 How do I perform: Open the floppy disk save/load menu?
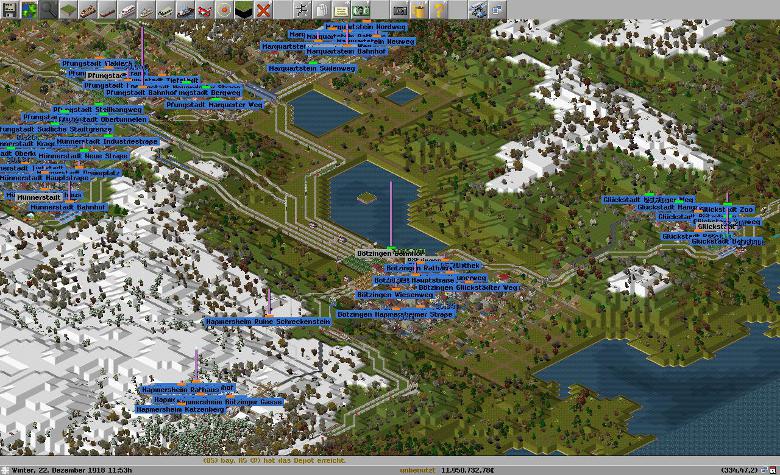click(x=9, y=10)
